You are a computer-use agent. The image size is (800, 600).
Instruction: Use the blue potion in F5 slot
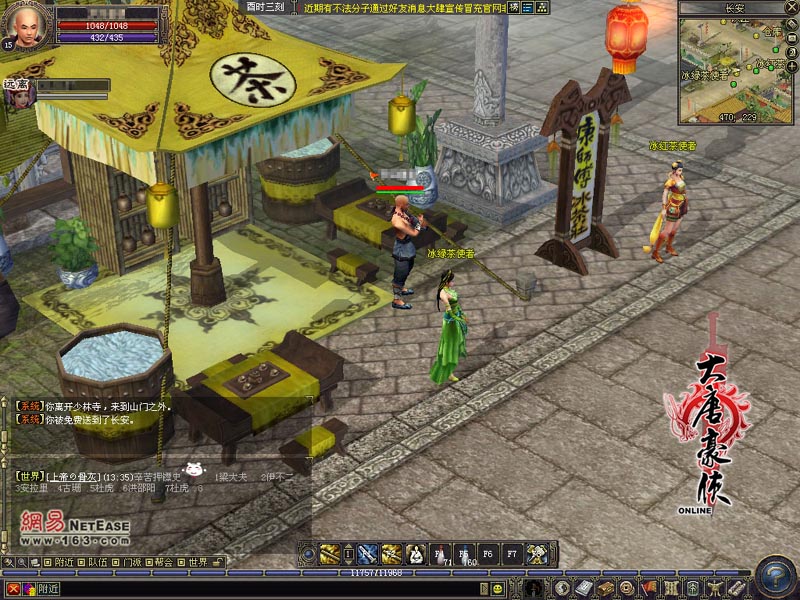coord(465,553)
